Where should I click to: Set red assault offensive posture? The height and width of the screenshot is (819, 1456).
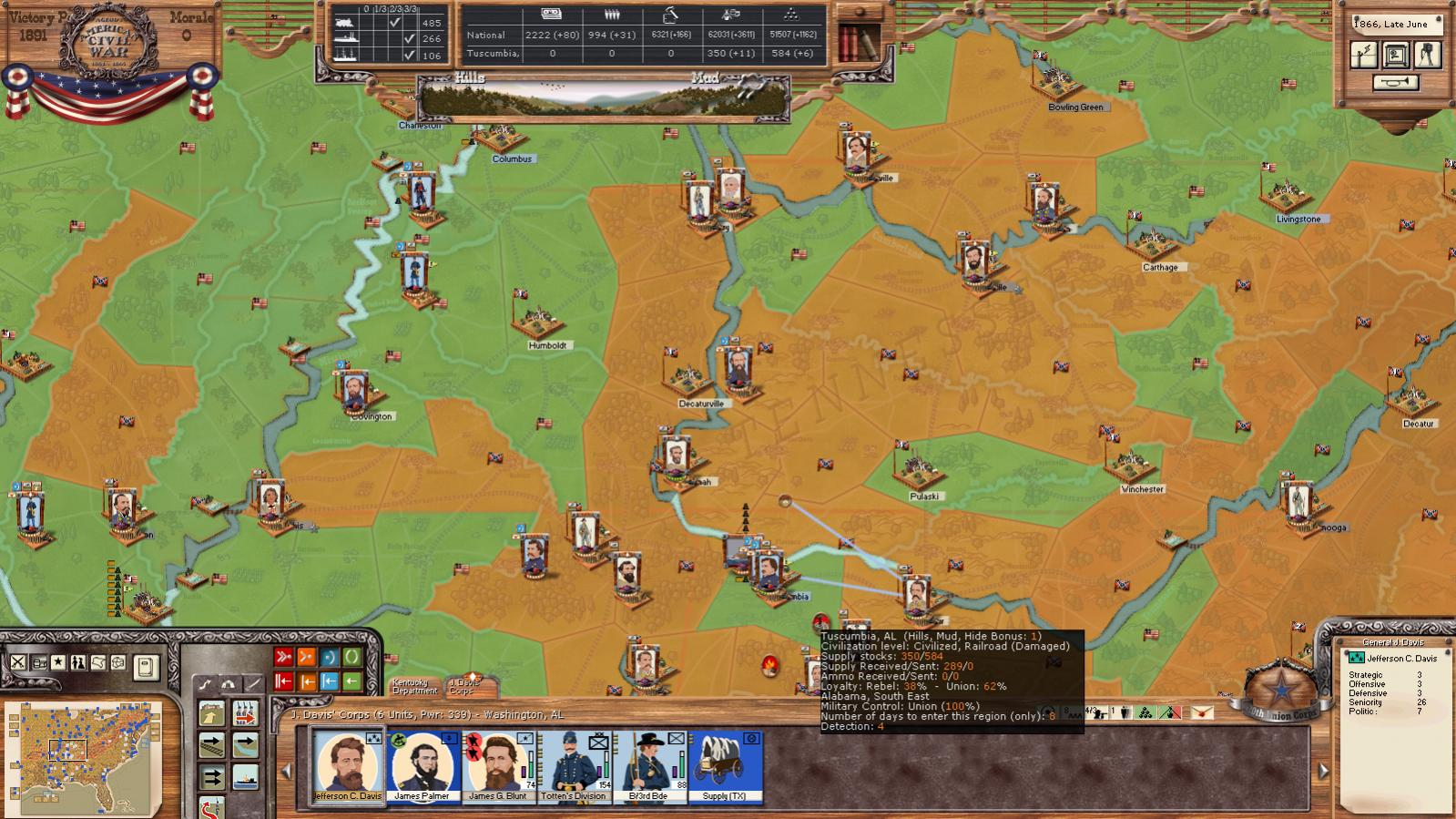point(283,657)
